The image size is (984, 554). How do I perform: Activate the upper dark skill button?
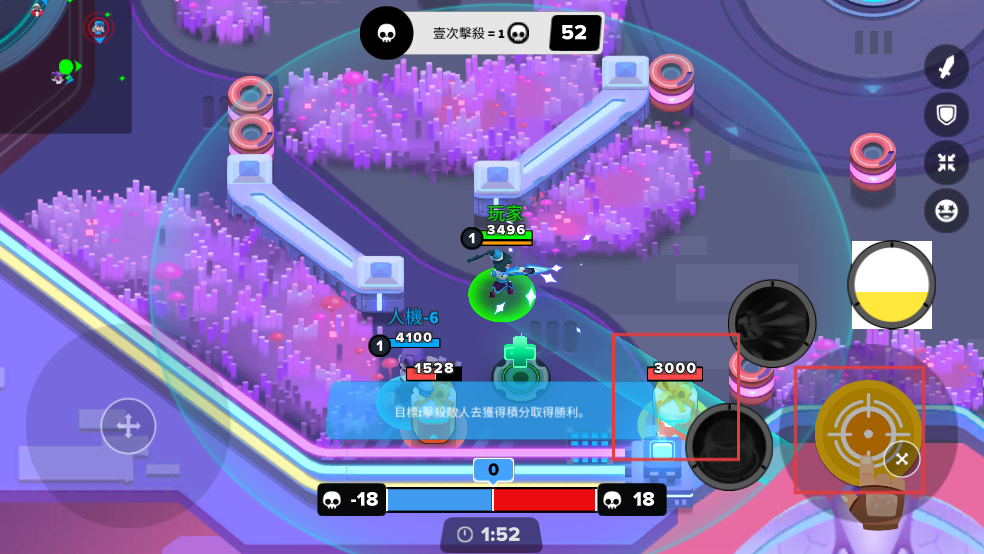pyautogui.click(x=772, y=323)
